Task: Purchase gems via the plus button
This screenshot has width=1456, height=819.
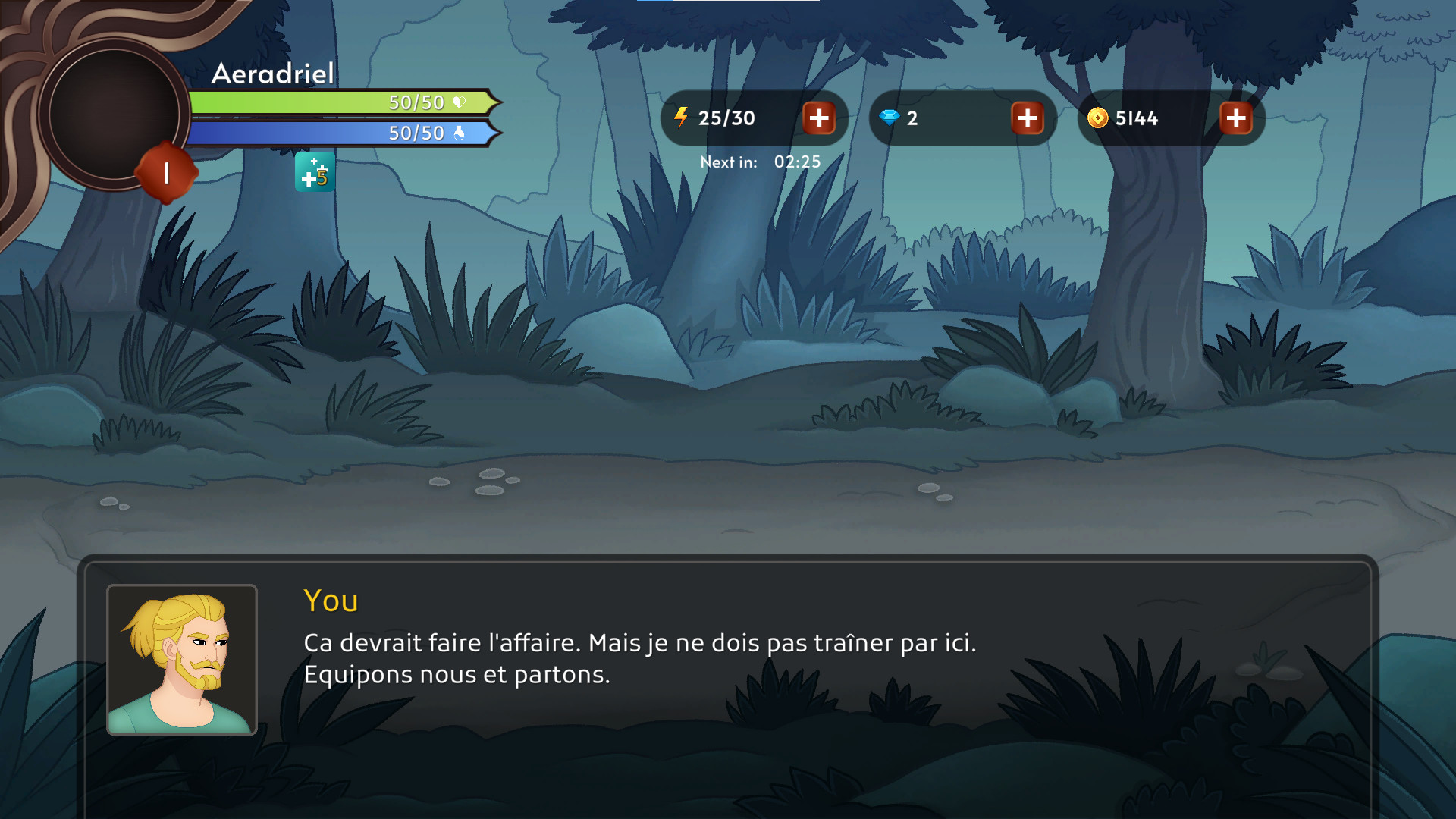Action: 1028,118
